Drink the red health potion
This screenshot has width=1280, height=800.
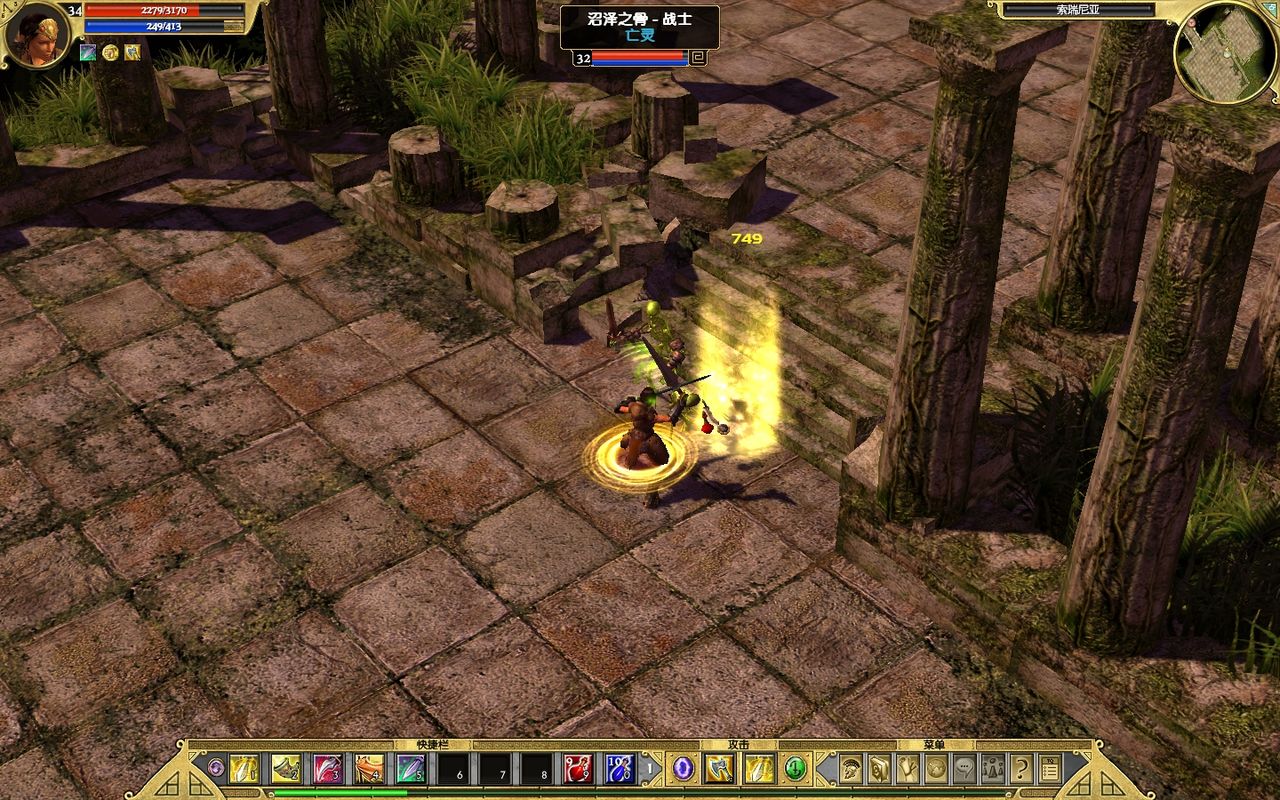pyautogui.click(x=577, y=769)
